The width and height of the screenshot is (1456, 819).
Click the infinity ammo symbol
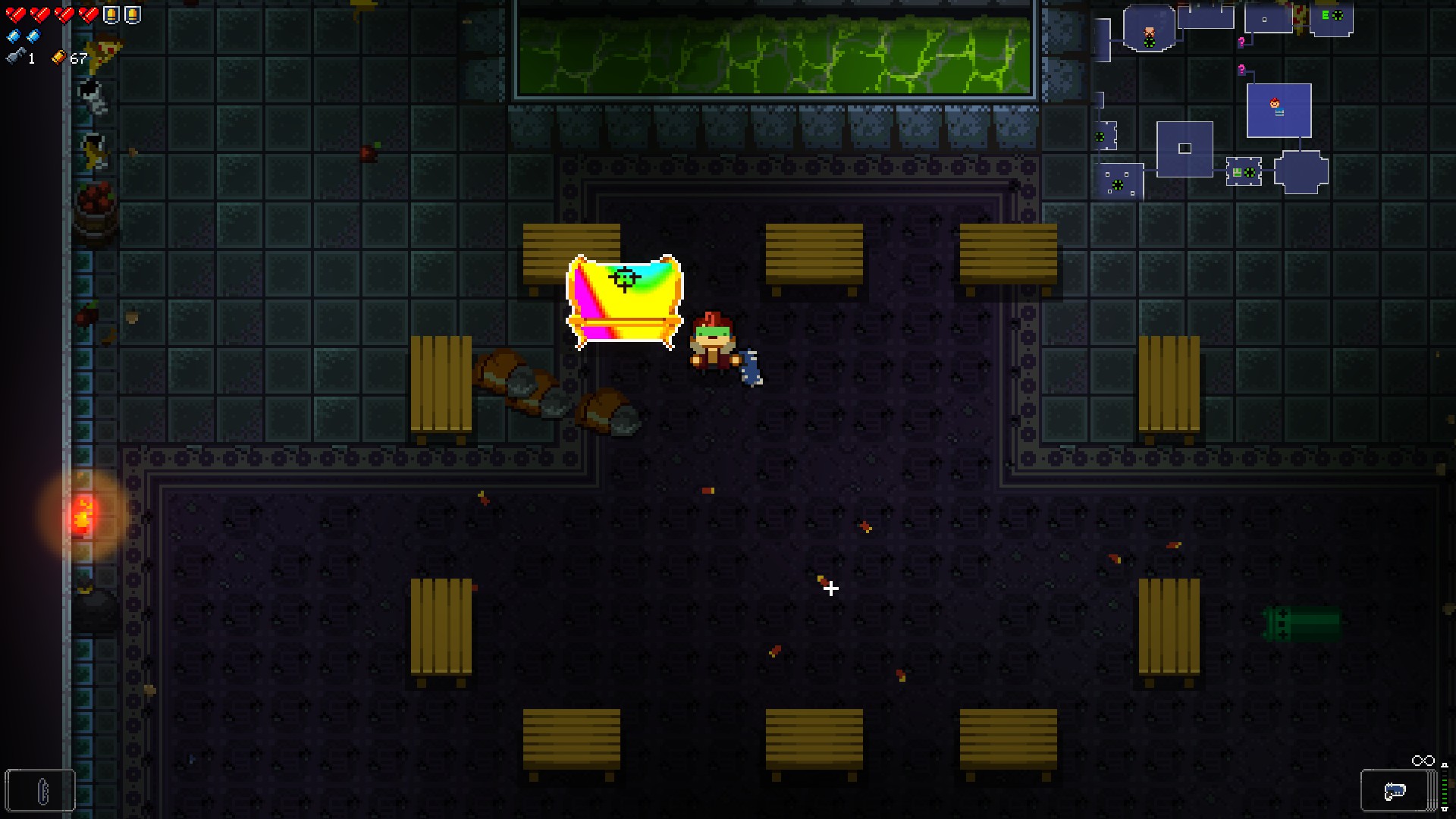click(1423, 760)
